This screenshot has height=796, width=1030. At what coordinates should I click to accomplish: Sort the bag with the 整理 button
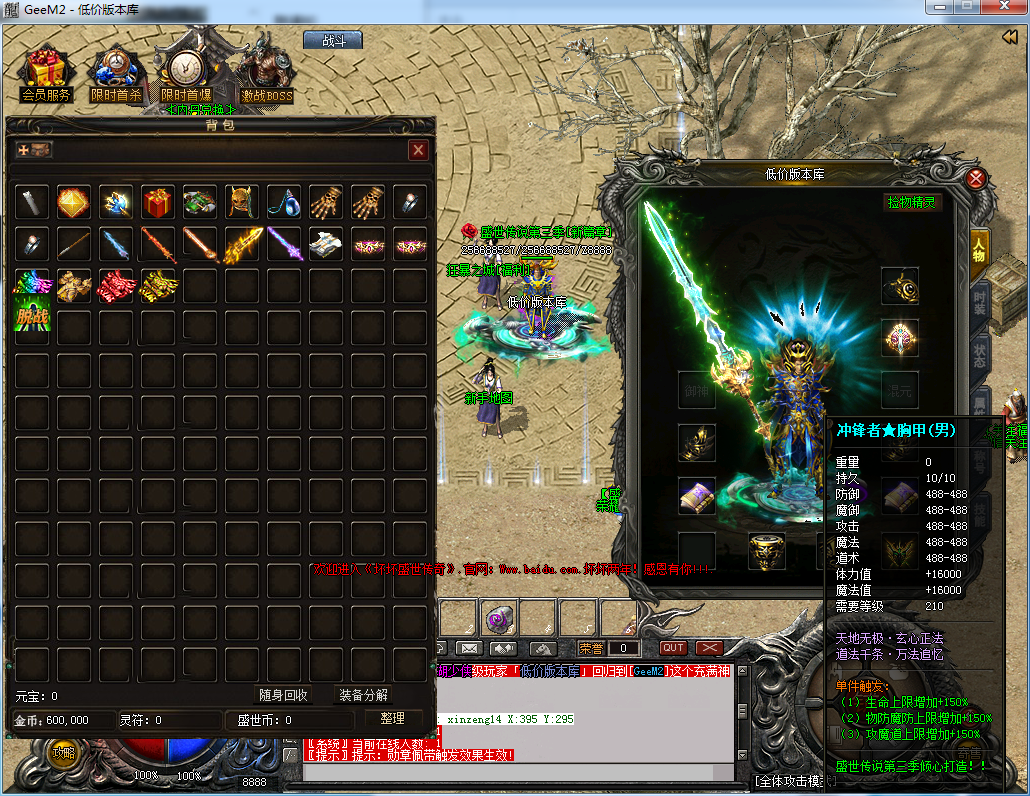[x=392, y=719]
